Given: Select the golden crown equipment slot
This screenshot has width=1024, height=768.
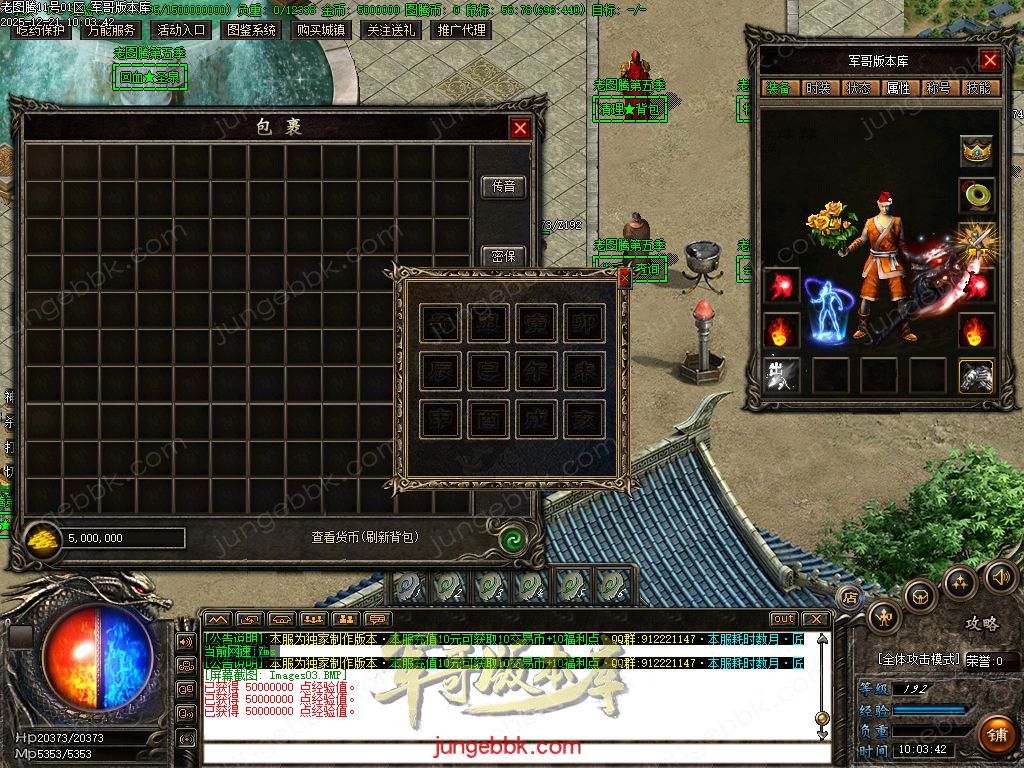Looking at the screenshot, I should 976,151.
